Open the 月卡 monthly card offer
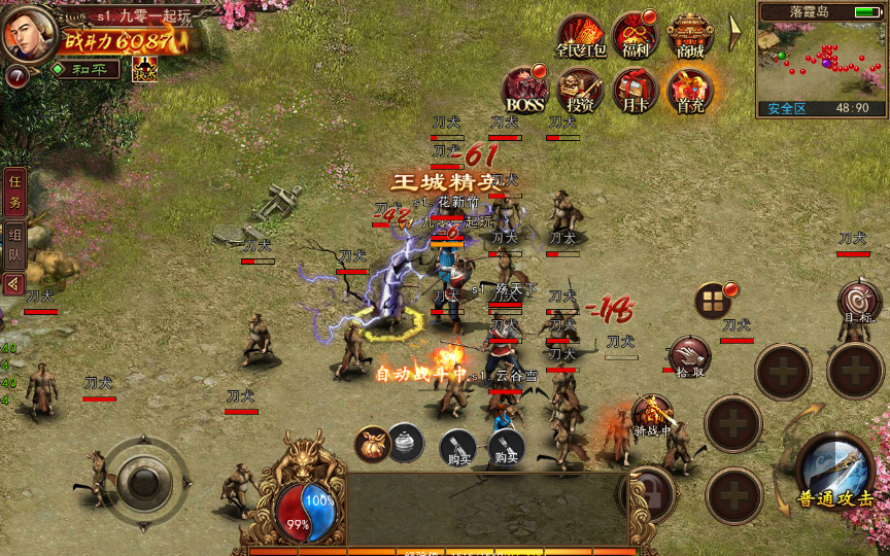The height and width of the screenshot is (556, 890). [x=634, y=89]
